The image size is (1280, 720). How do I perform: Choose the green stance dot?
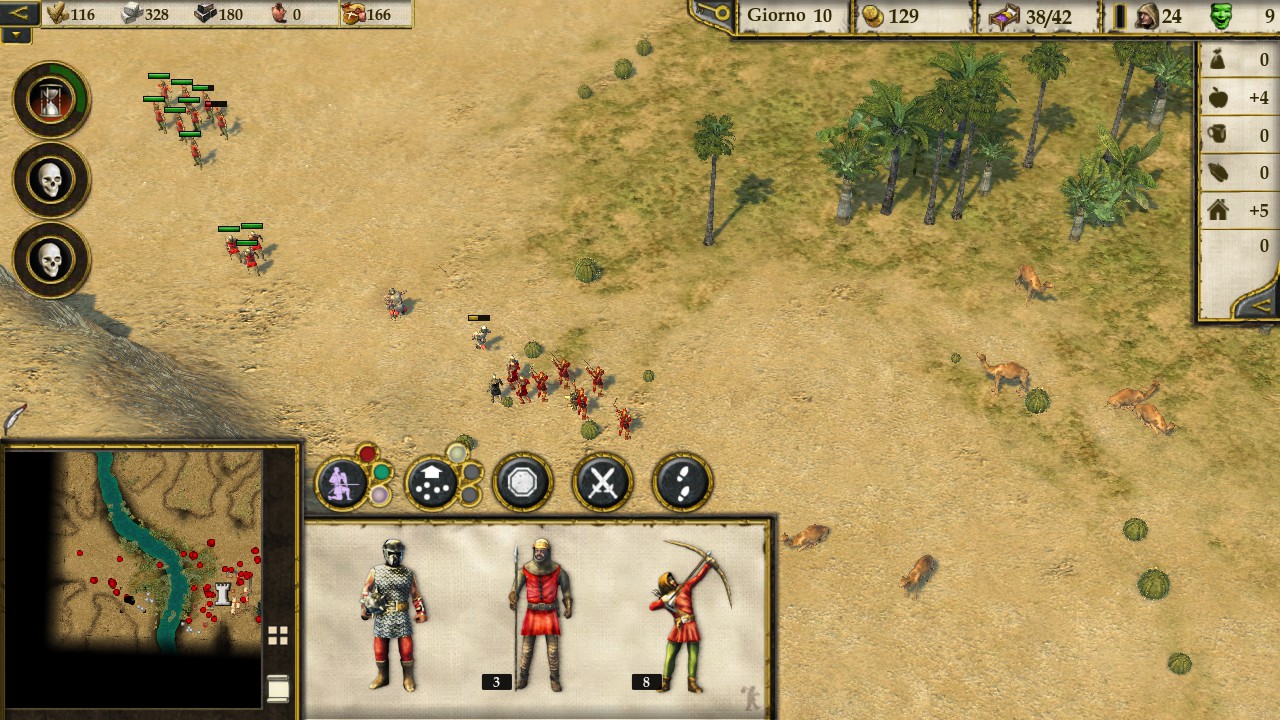[x=382, y=472]
